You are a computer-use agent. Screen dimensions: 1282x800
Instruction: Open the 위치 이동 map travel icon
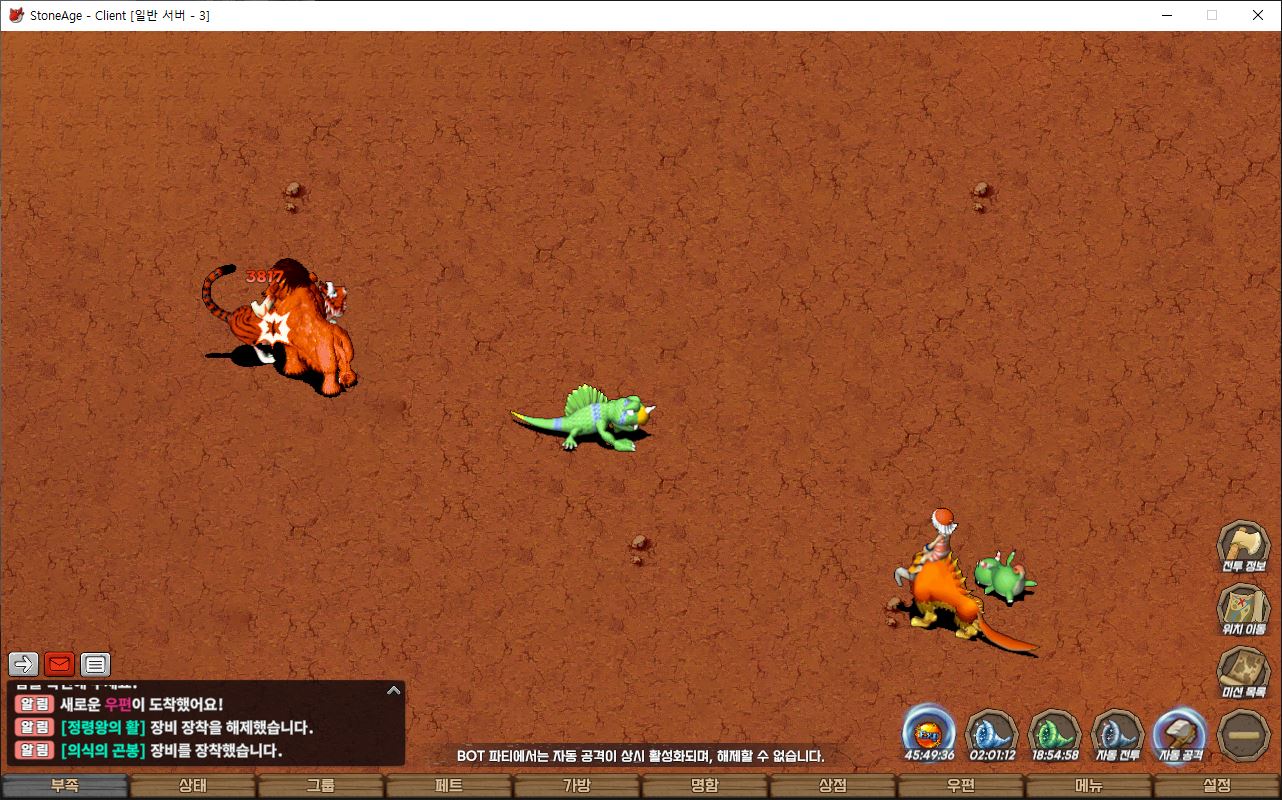coord(1243,610)
